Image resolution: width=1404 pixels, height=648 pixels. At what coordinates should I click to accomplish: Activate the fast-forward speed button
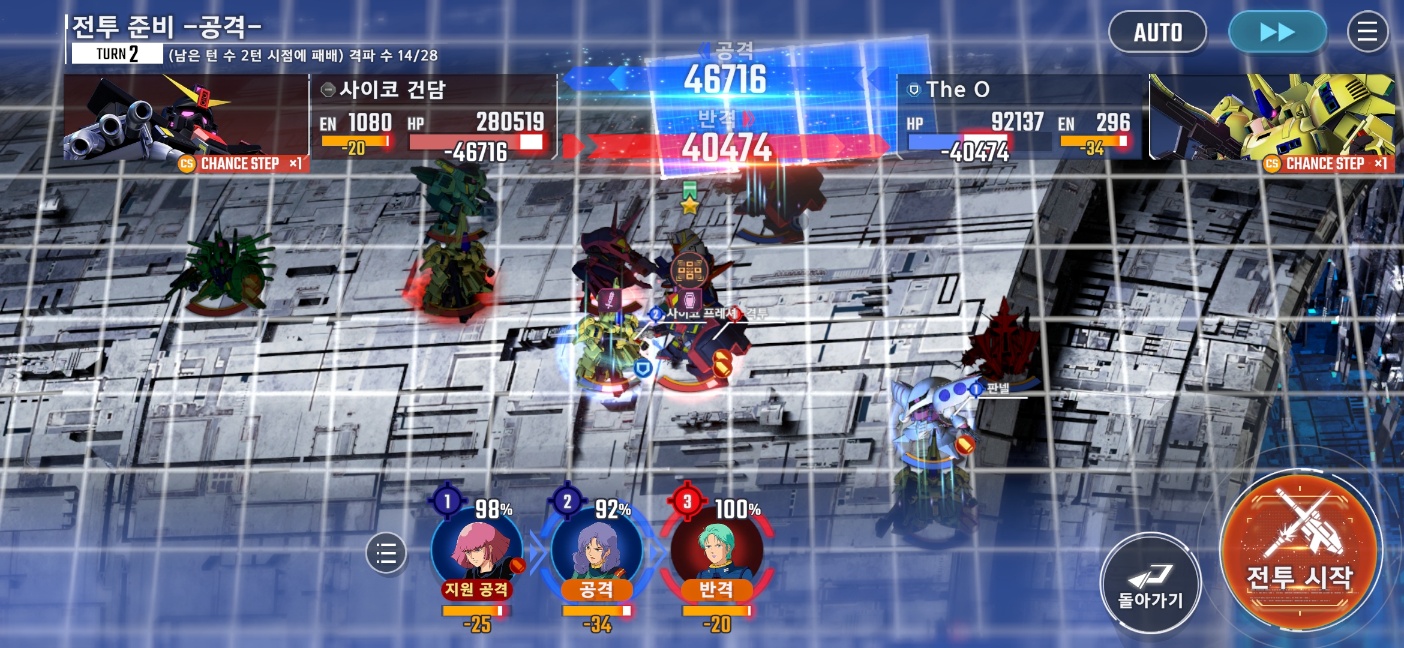(1277, 32)
